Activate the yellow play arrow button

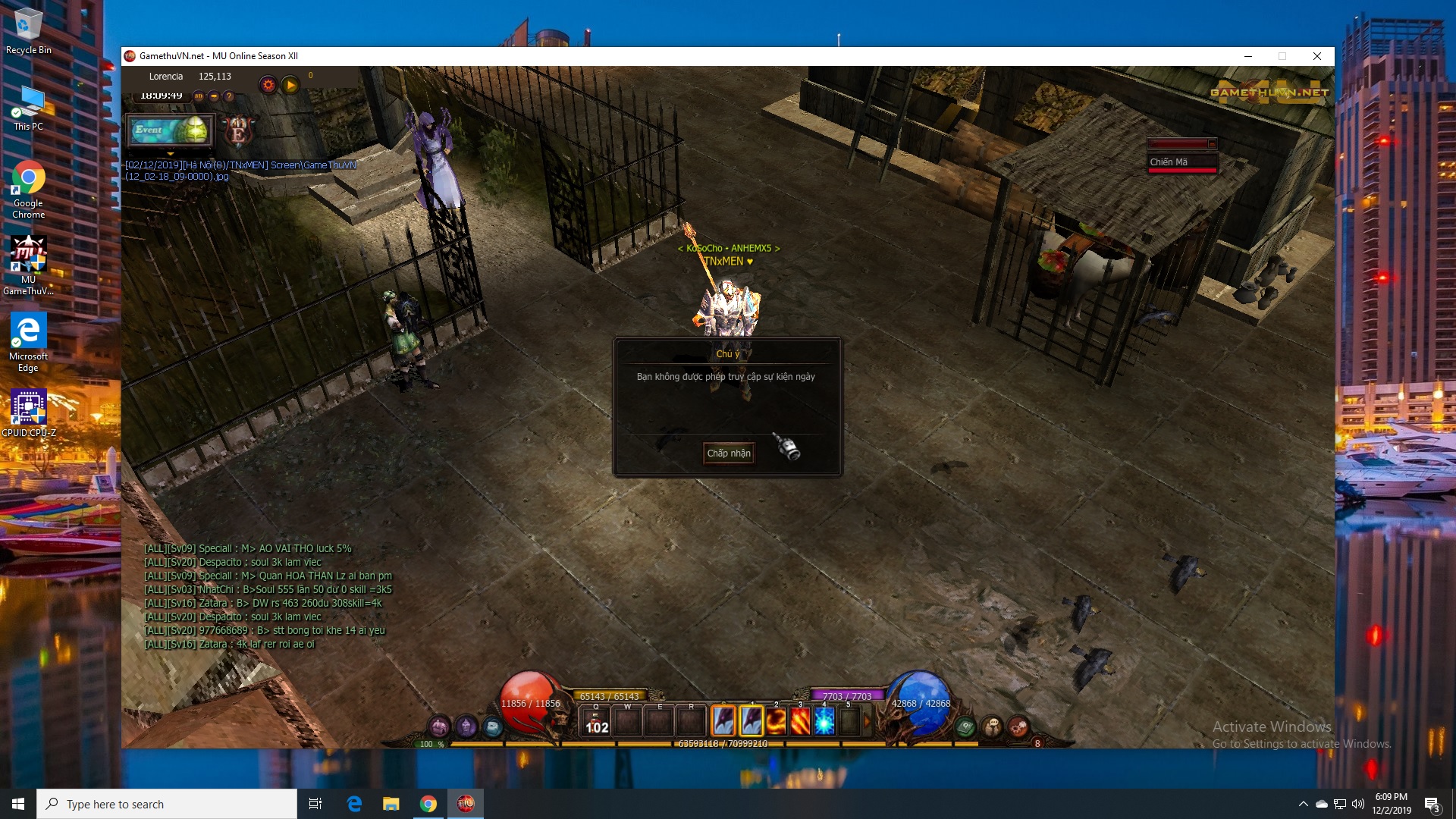290,85
